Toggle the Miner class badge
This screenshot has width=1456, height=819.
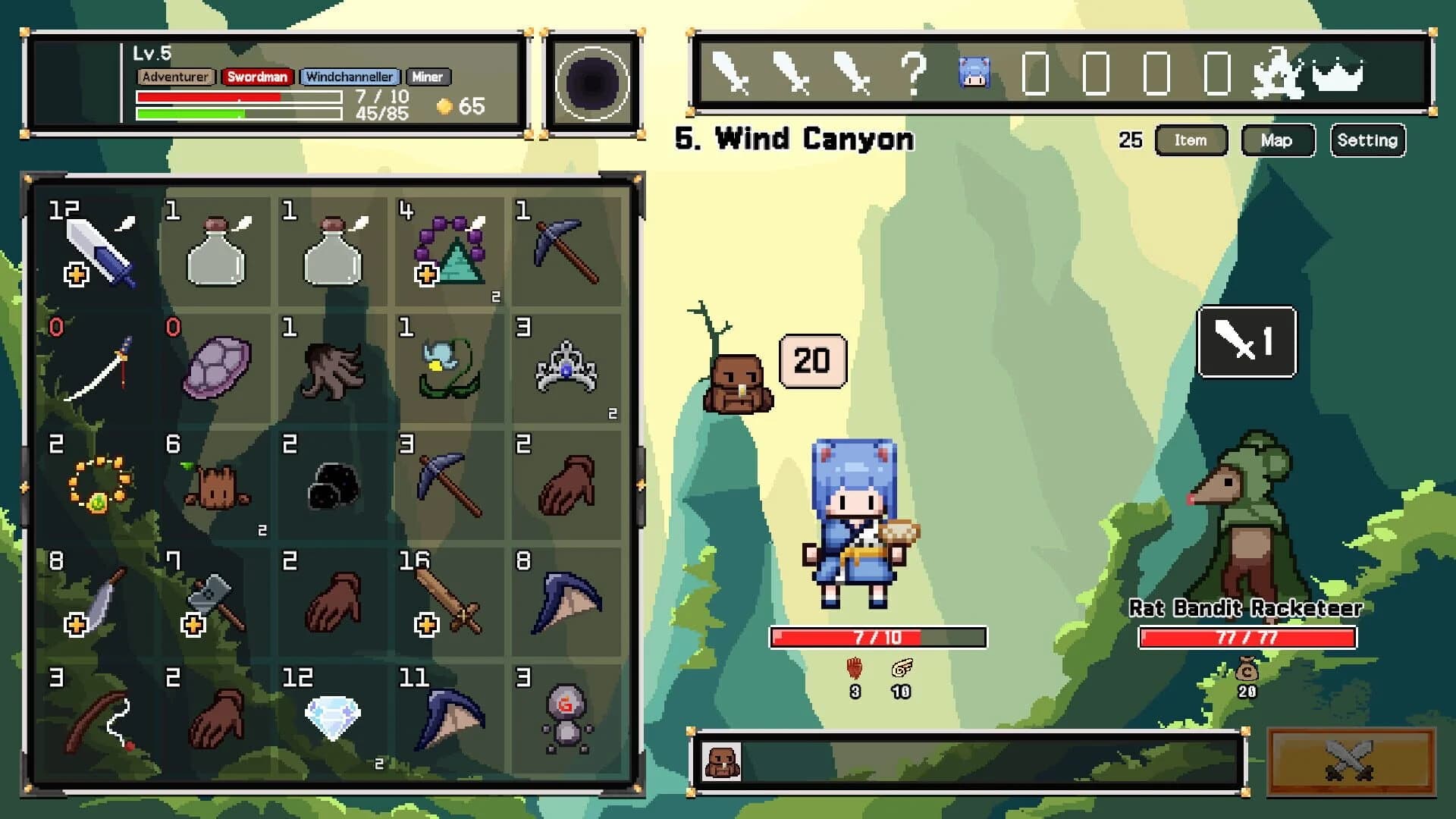[x=429, y=77]
